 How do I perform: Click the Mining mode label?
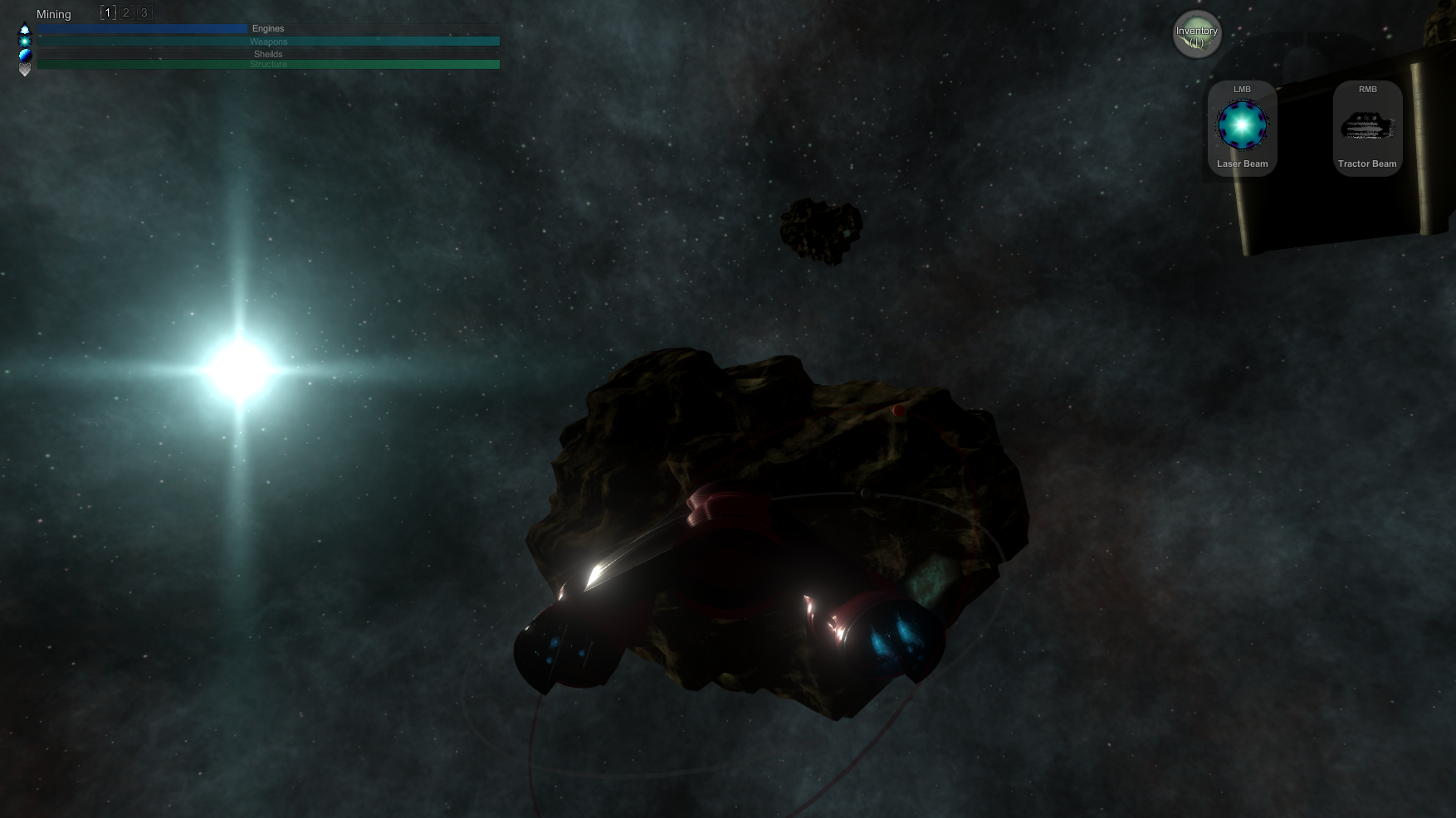pos(53,14)
